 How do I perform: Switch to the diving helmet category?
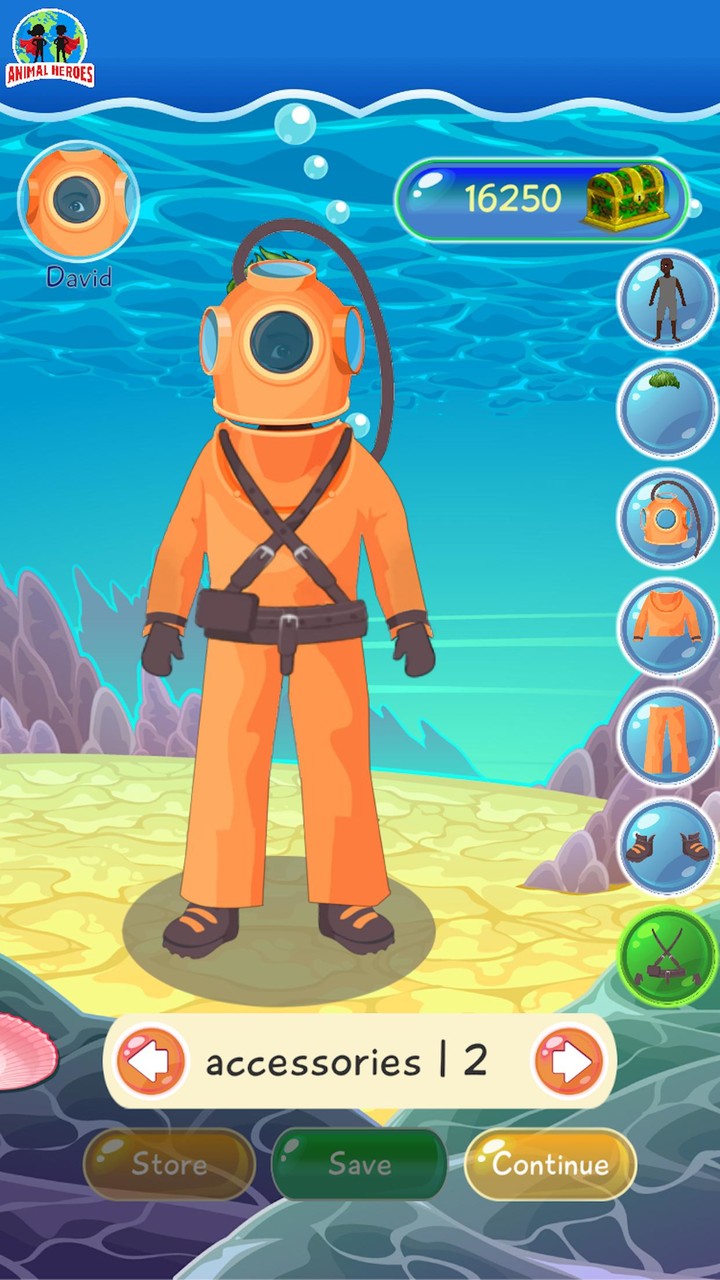coord(666,518)
